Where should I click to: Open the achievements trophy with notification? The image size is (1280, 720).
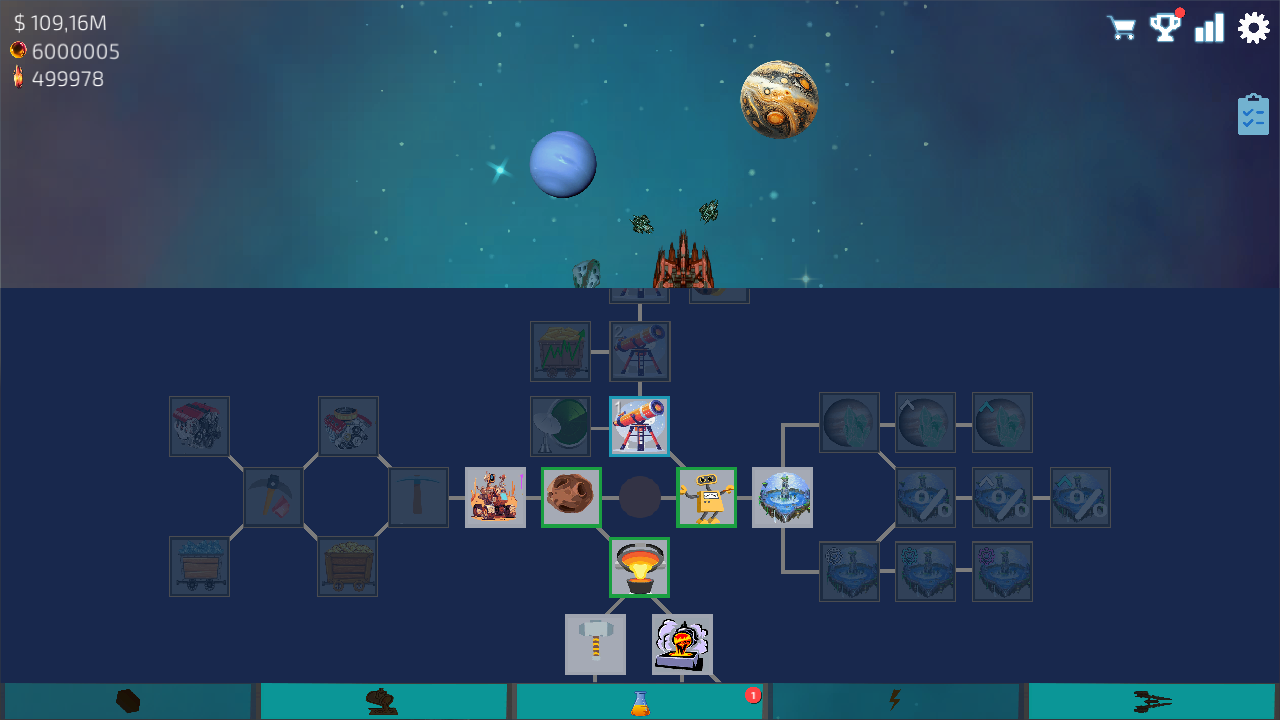[1166, 27]
